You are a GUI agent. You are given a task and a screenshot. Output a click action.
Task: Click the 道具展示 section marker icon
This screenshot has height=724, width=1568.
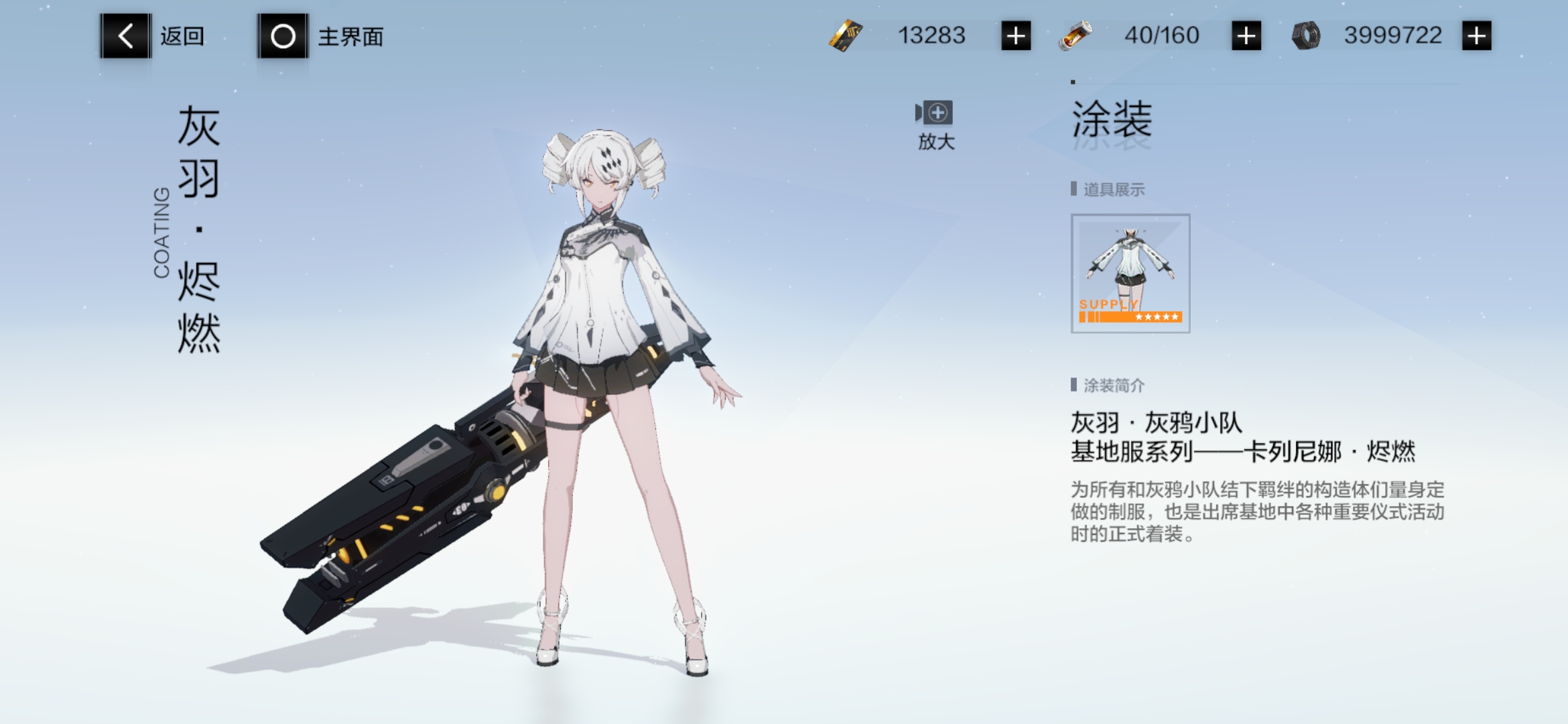click(x=1074, y=189)
